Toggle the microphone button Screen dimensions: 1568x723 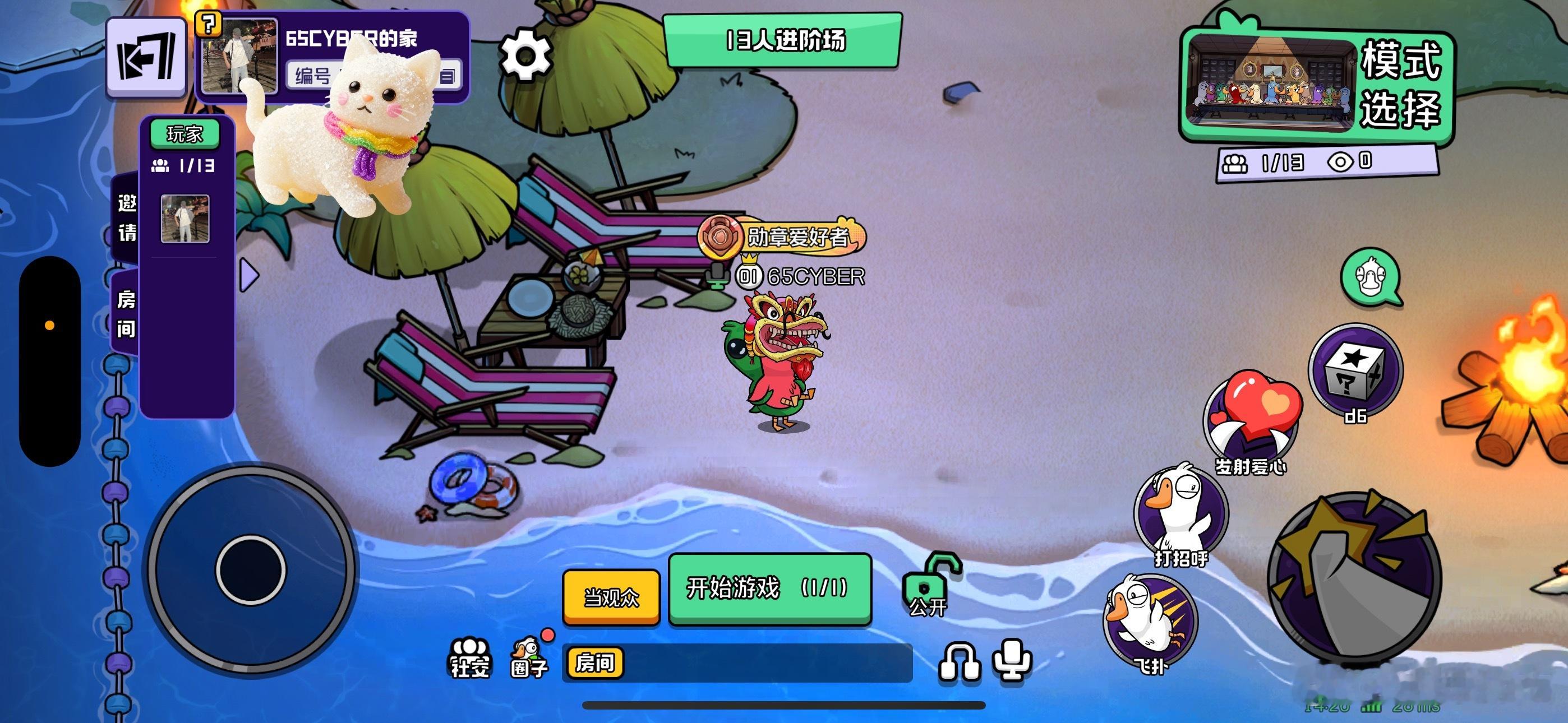coord(1012,660)
